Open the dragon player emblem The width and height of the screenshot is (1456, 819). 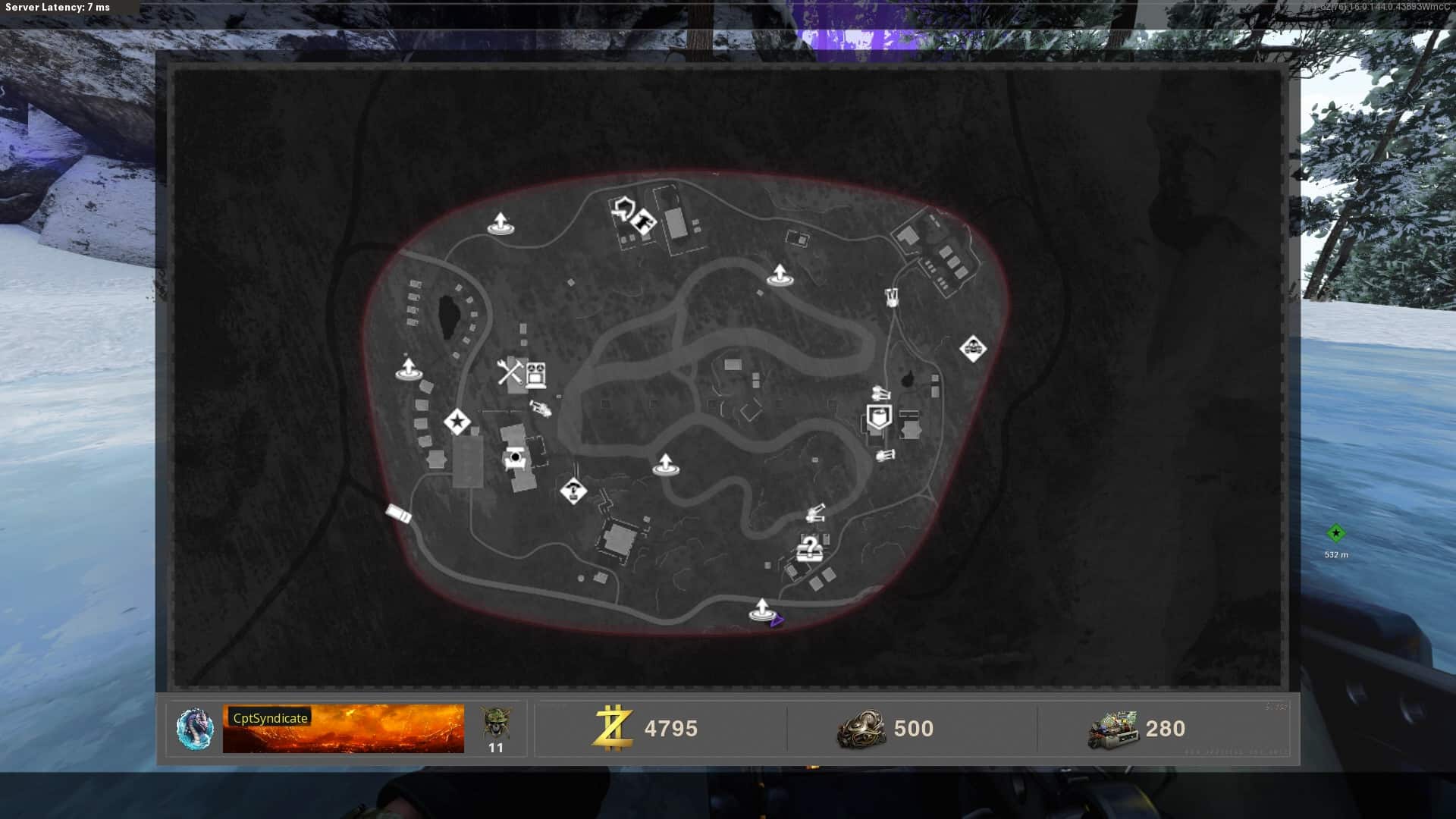point(195,729)
